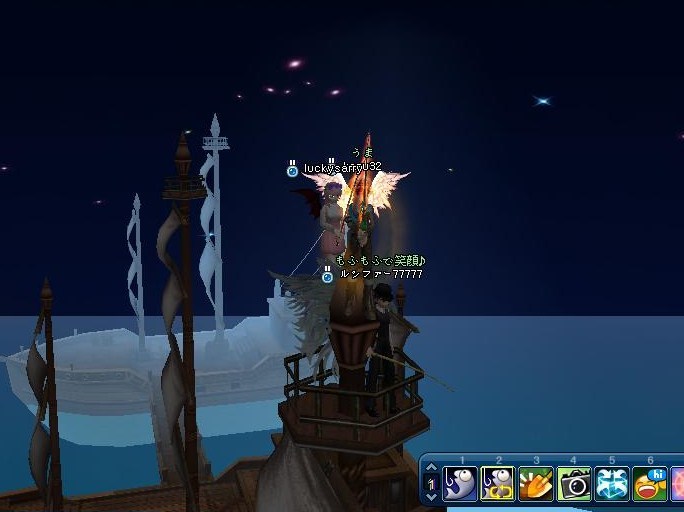Trigger the "hi" greeting emote
Image resolution: width=684 pixels, height=512 pixels.
[650, 485]
